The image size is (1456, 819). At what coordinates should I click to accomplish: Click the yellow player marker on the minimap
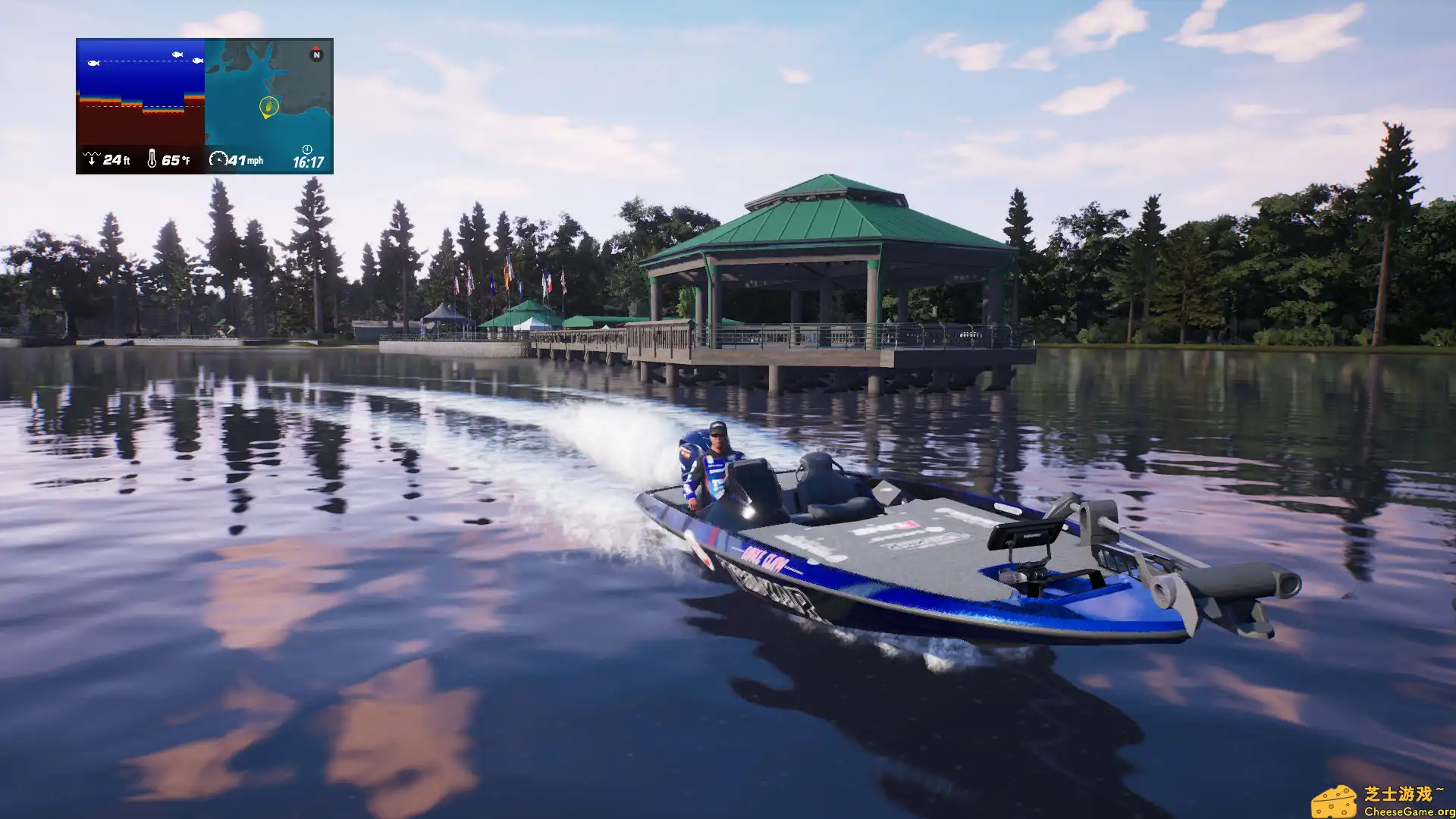pos(270,106)
